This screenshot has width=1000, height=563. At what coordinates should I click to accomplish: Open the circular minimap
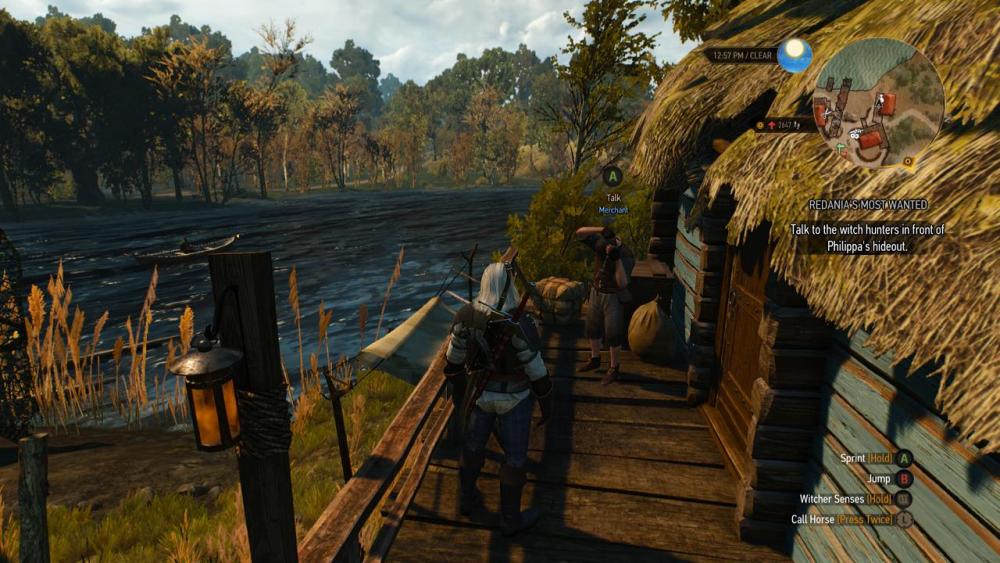pos(878,104)
